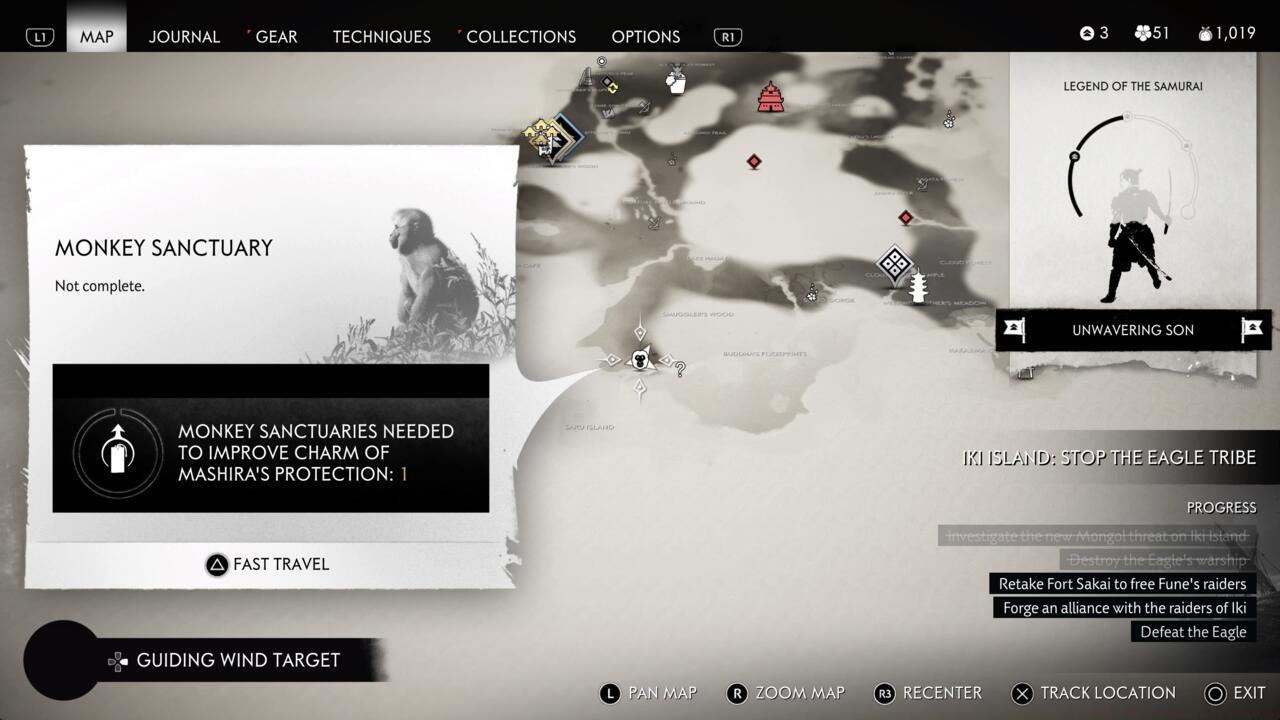Click the Guiding Wind Target banner
The image size is (1280, 720).
[x=238, y=660]
